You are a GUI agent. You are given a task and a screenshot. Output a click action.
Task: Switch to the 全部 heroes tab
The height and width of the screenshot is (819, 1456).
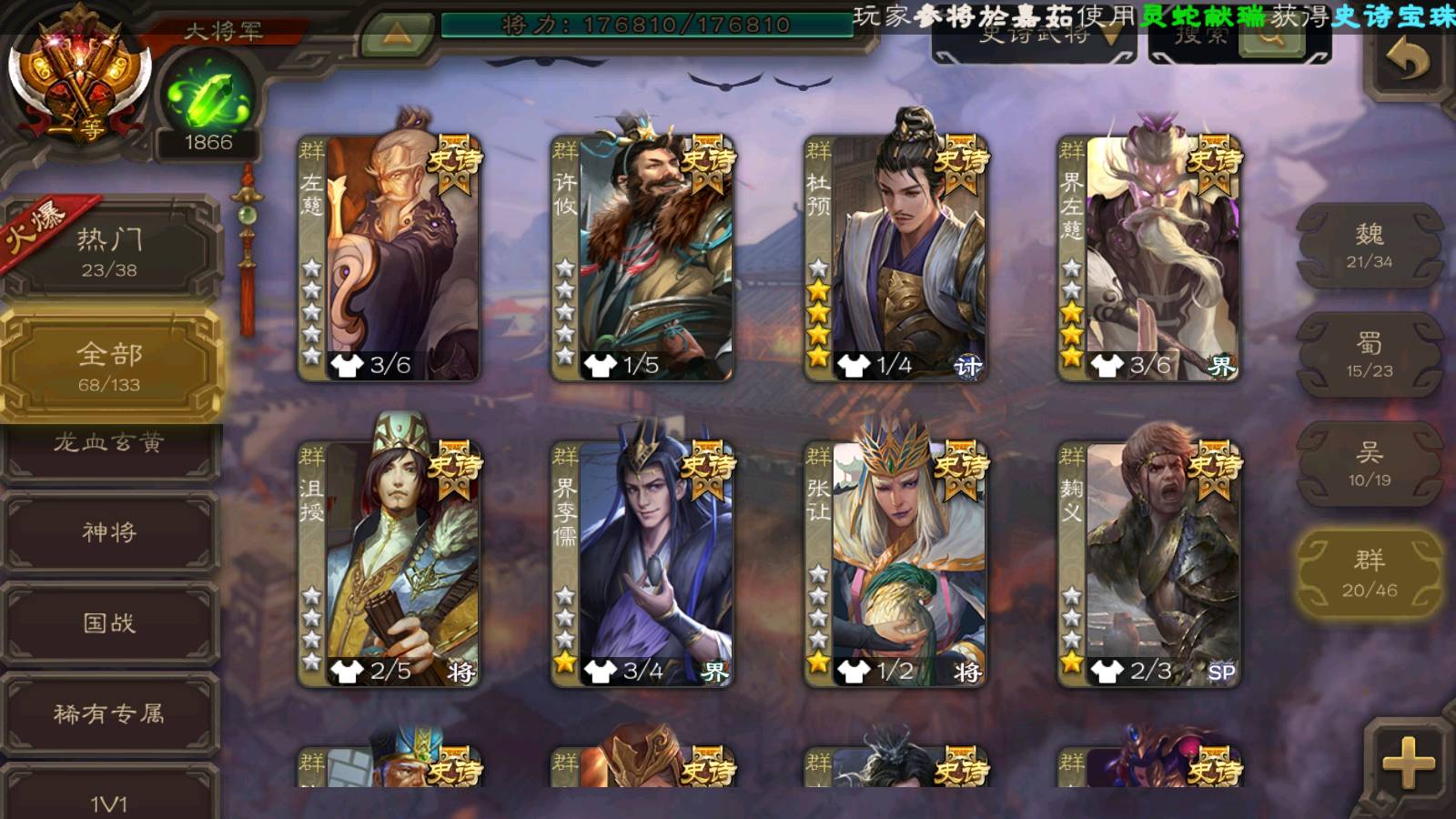point(109,366)
